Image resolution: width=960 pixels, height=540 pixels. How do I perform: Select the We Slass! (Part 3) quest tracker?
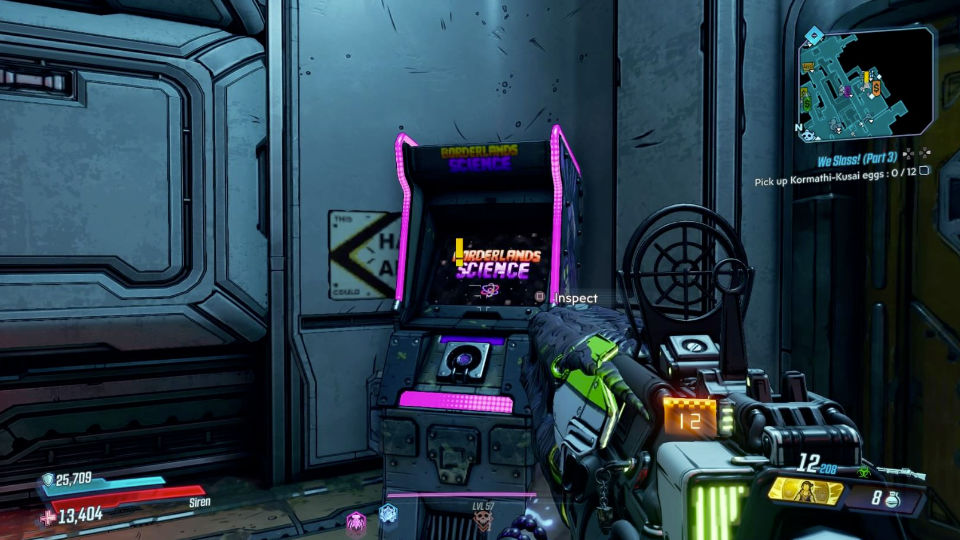(x=857, y=160)
